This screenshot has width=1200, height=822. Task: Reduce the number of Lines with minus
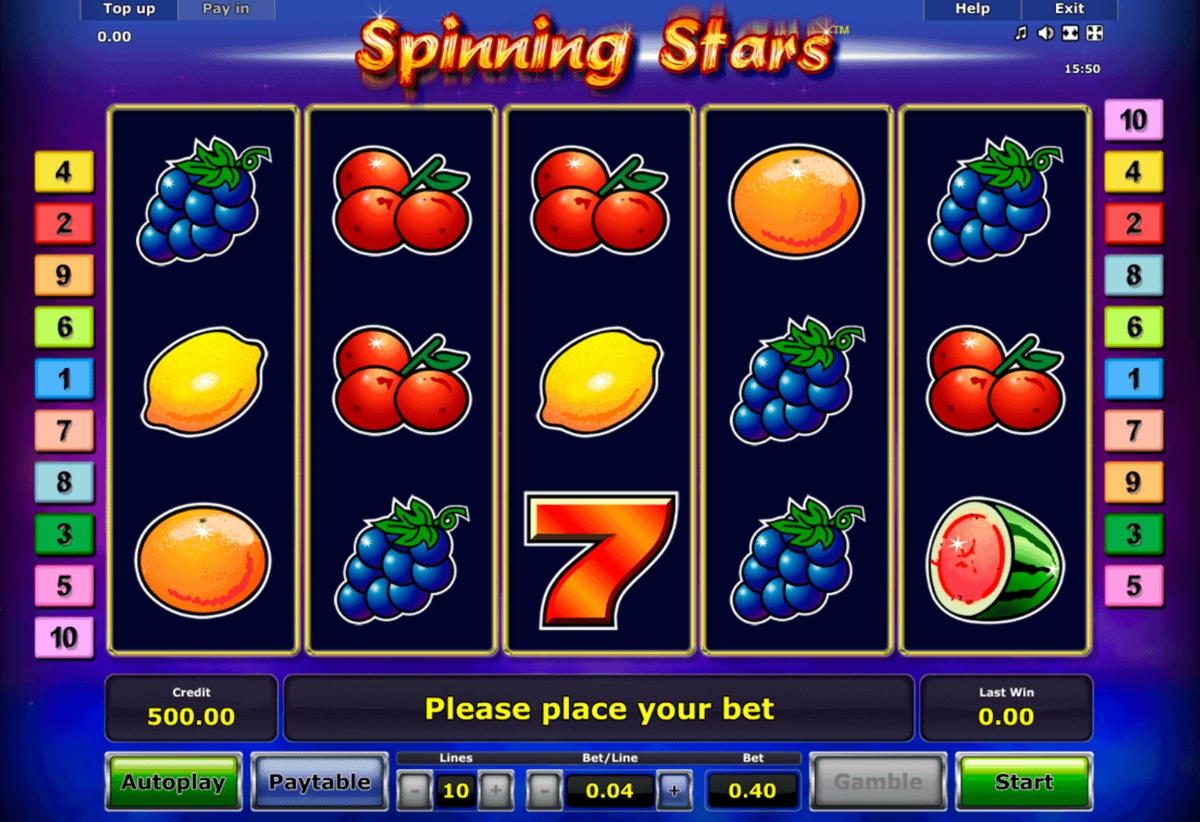414,791
